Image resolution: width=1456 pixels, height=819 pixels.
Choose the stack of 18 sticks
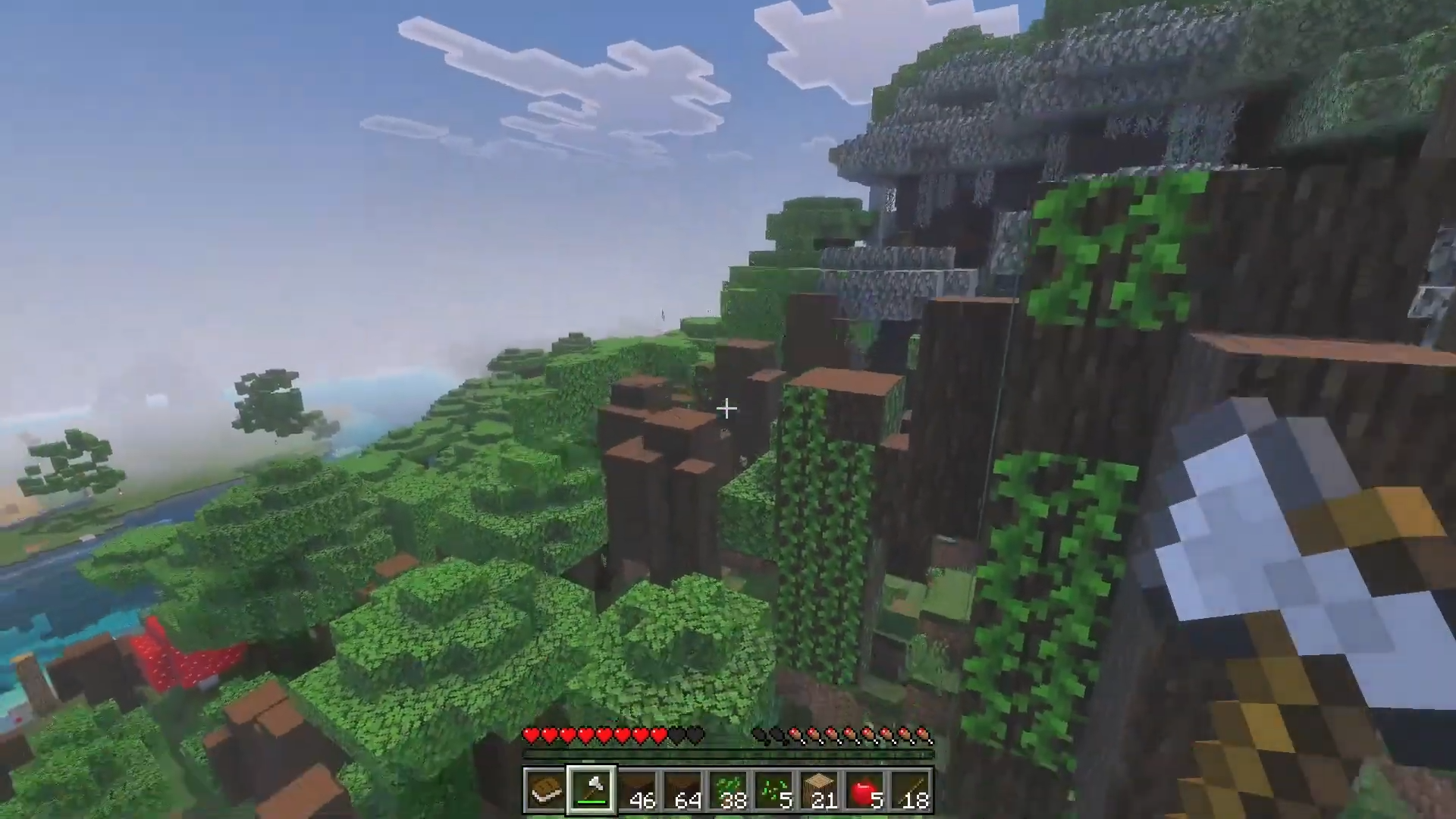[910, 790]
